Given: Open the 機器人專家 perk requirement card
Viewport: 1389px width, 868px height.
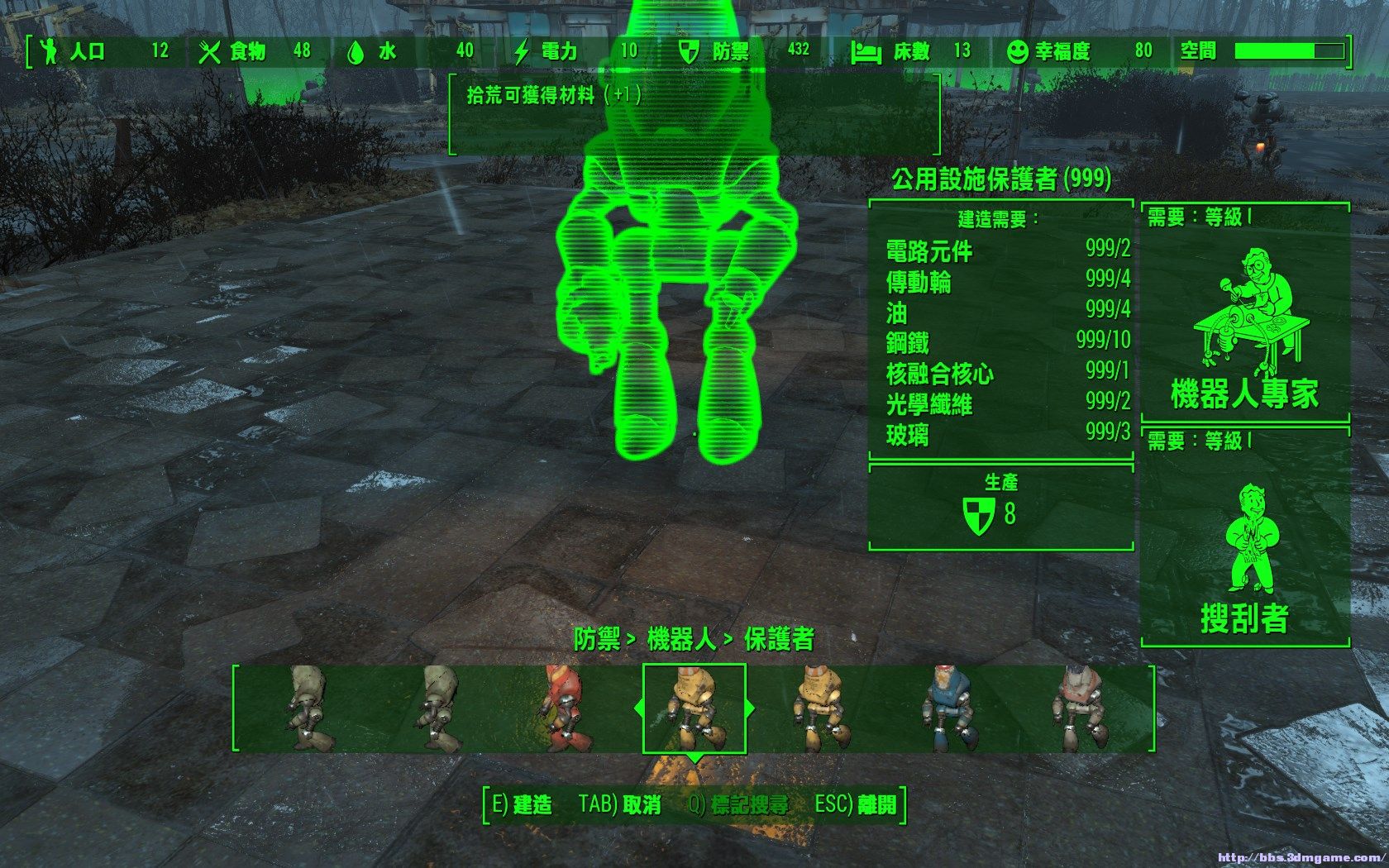Looking at the screenshot, I should [x=1244, y=314].
